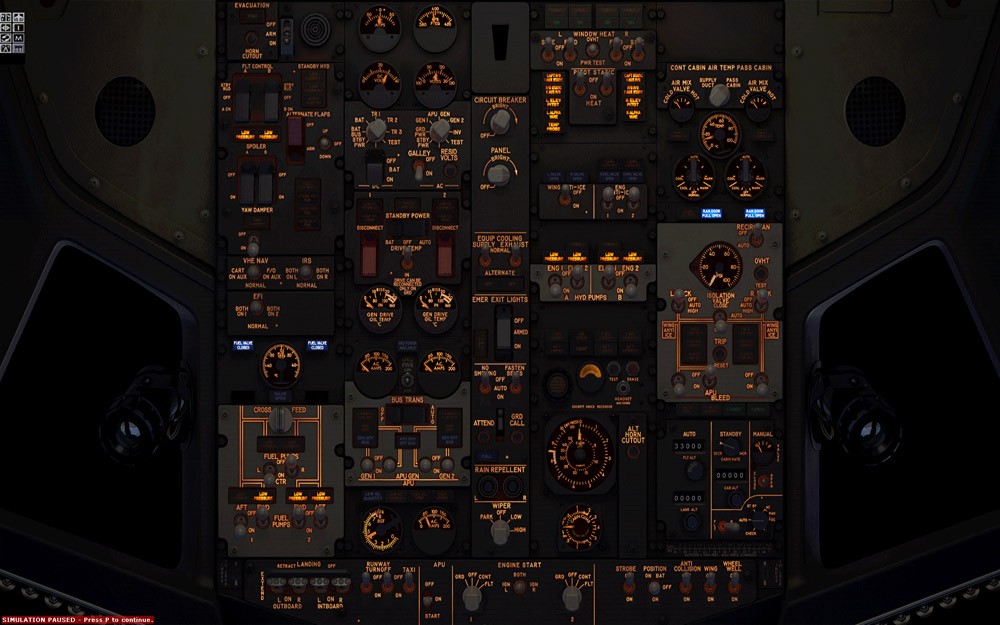1000x625 pixels.
Task: Flip the Strobe light switch
Action: click(x=630, y=585)
